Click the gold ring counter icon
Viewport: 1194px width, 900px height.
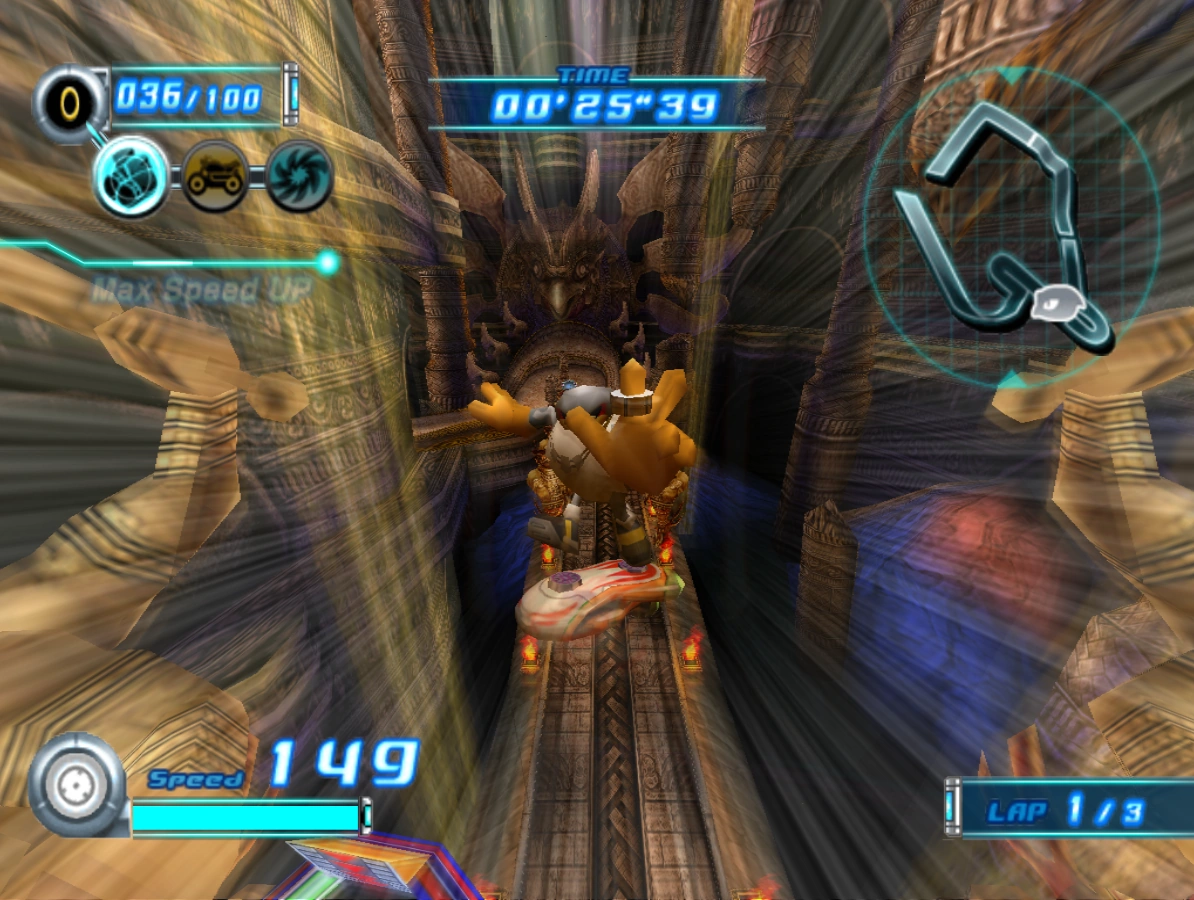pyautogui.click(x=70, y=100)
